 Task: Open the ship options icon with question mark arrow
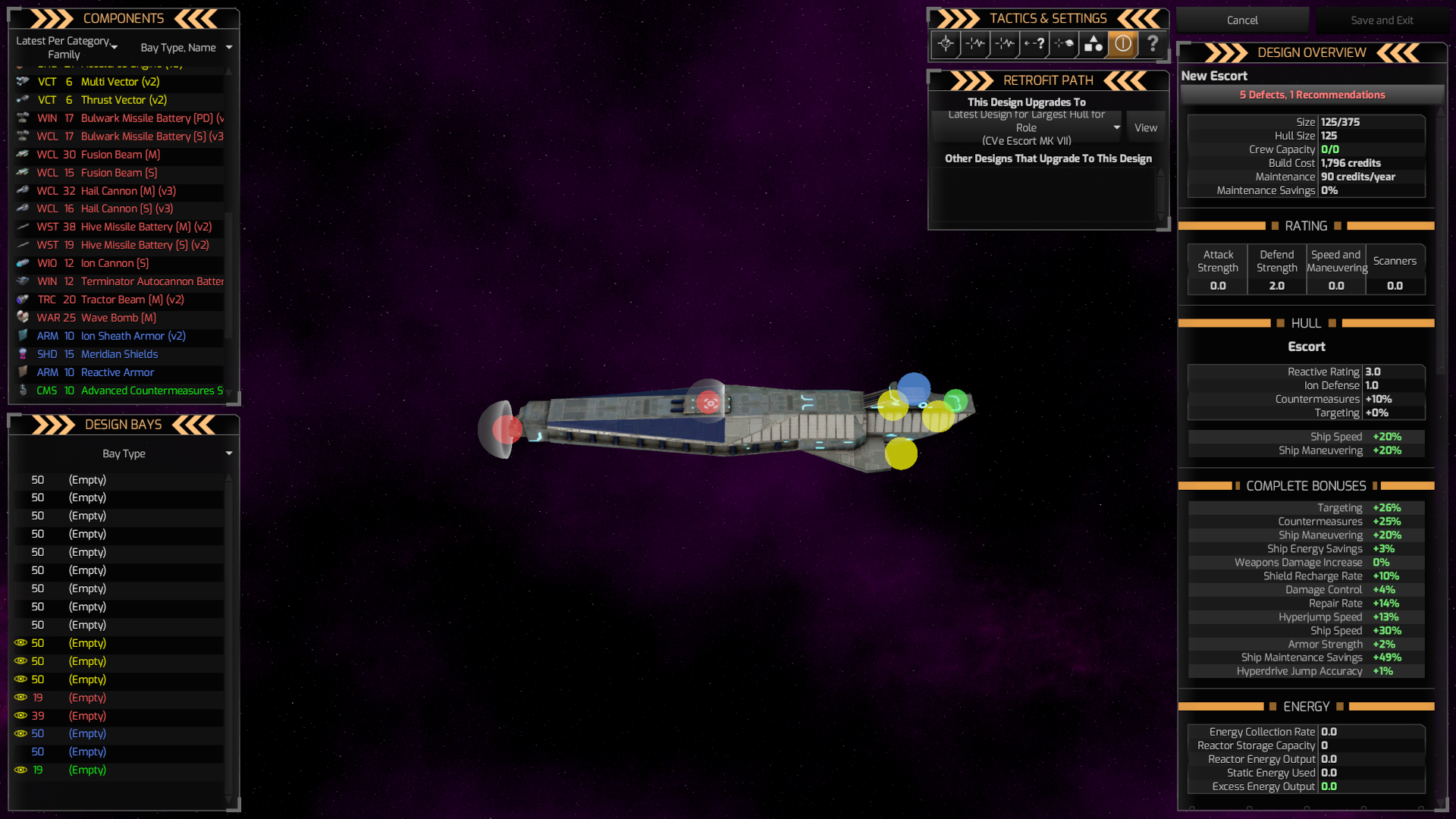[x=1034, y=44]
